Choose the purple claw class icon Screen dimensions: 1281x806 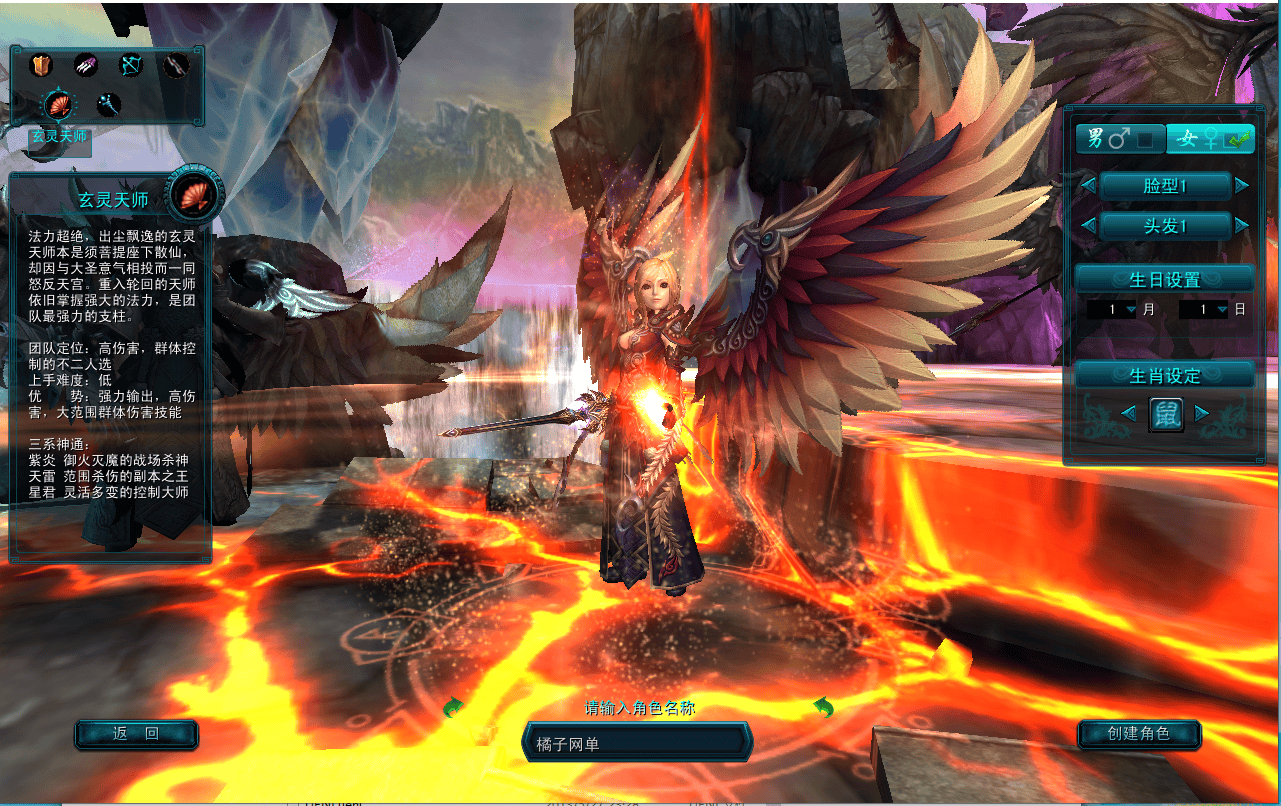tap(86, 66)
